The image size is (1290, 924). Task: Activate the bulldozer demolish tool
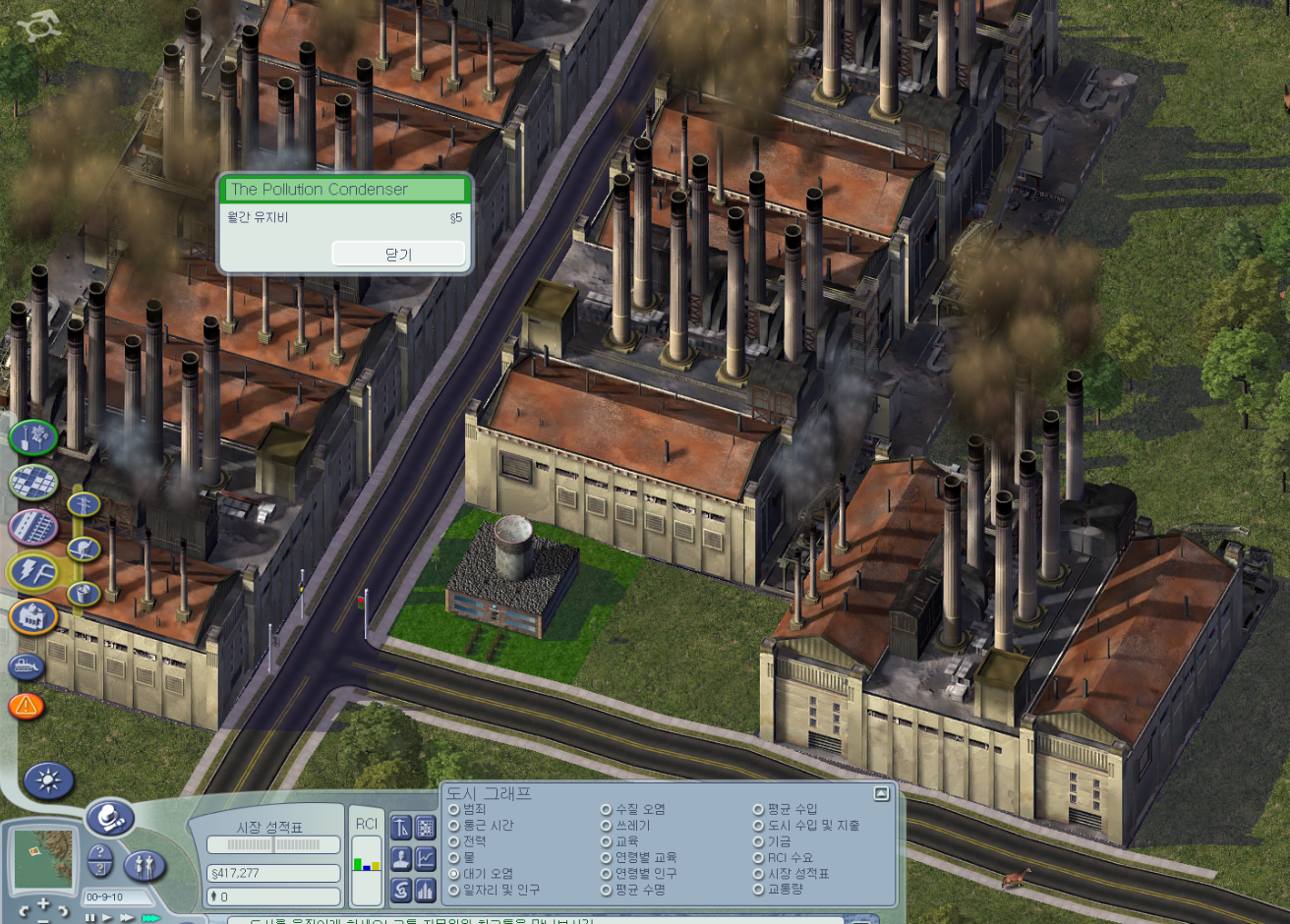[27, 666]
